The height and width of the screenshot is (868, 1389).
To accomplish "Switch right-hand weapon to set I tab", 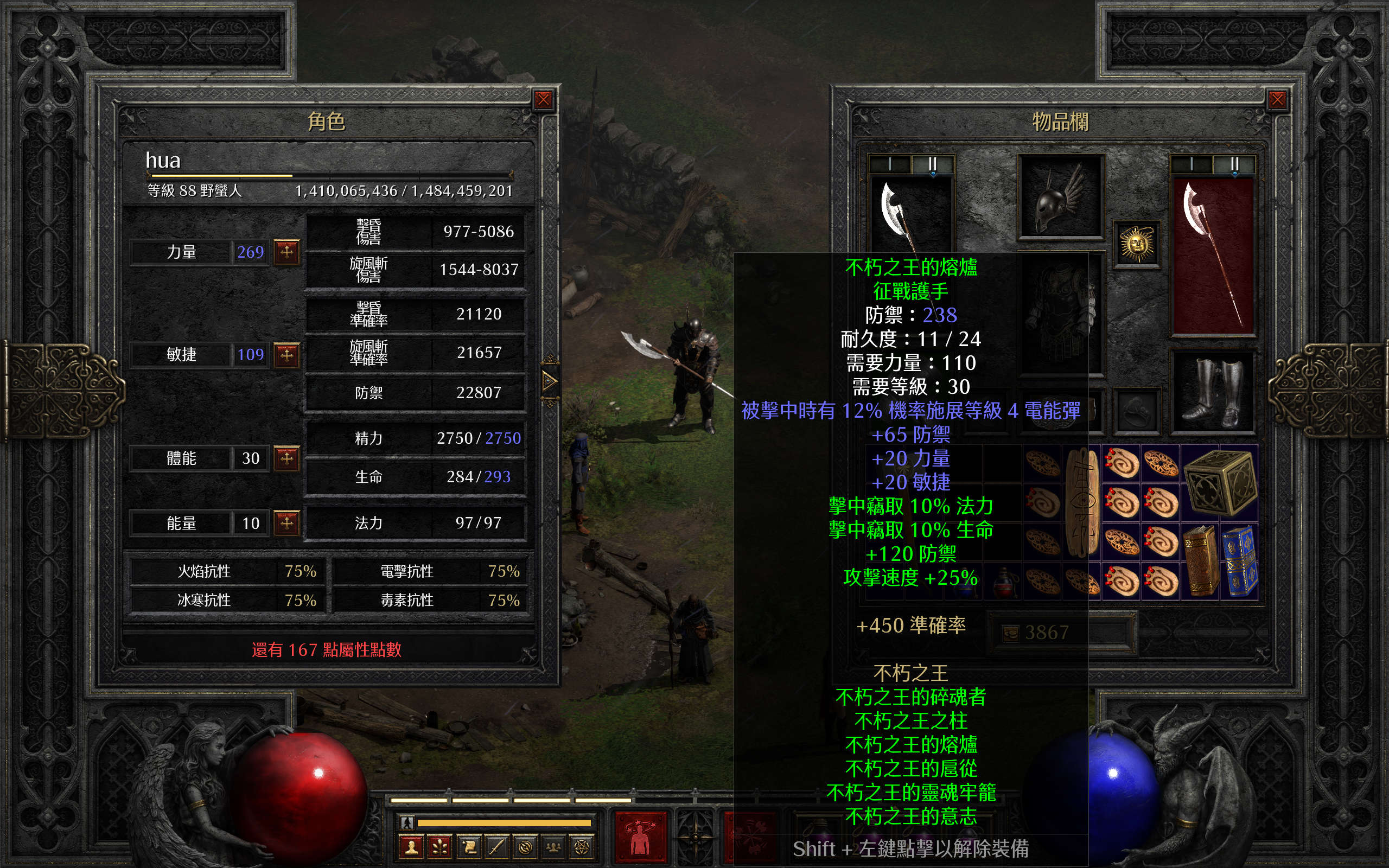I will [1192, 164].
